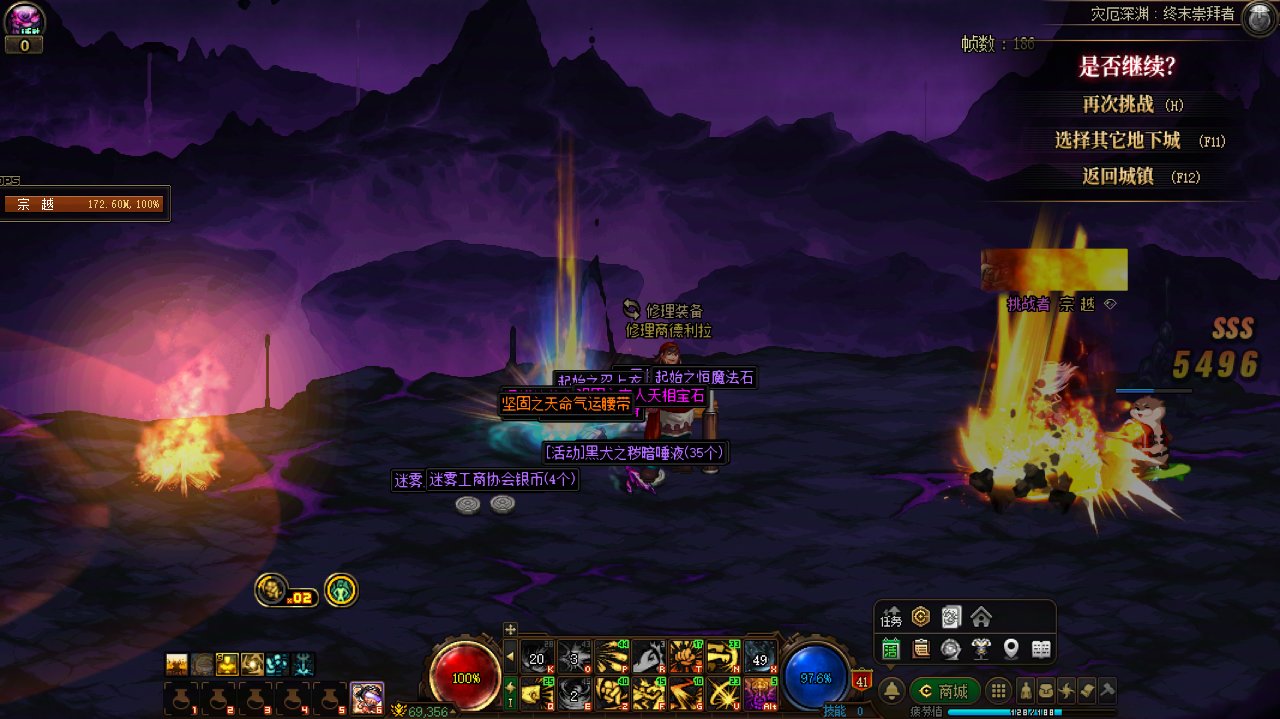
Task: Open the open-book icon in quick menu
Action: (x=1041, y=649)
